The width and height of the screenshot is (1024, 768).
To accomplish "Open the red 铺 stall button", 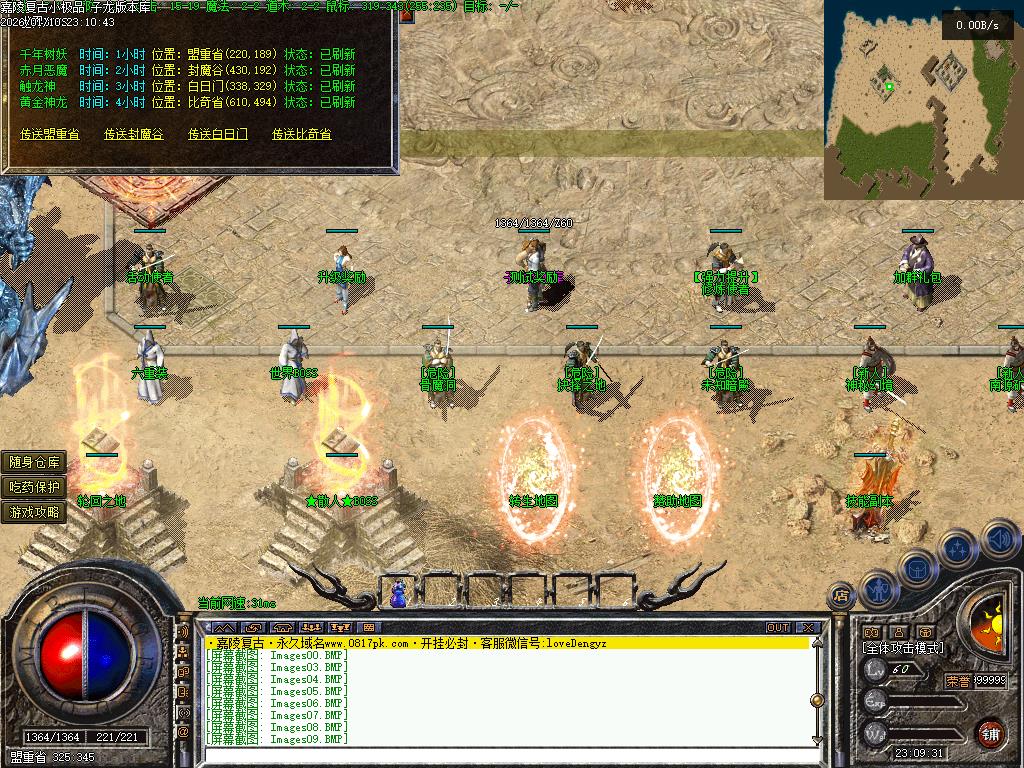I will click(990, 733).
